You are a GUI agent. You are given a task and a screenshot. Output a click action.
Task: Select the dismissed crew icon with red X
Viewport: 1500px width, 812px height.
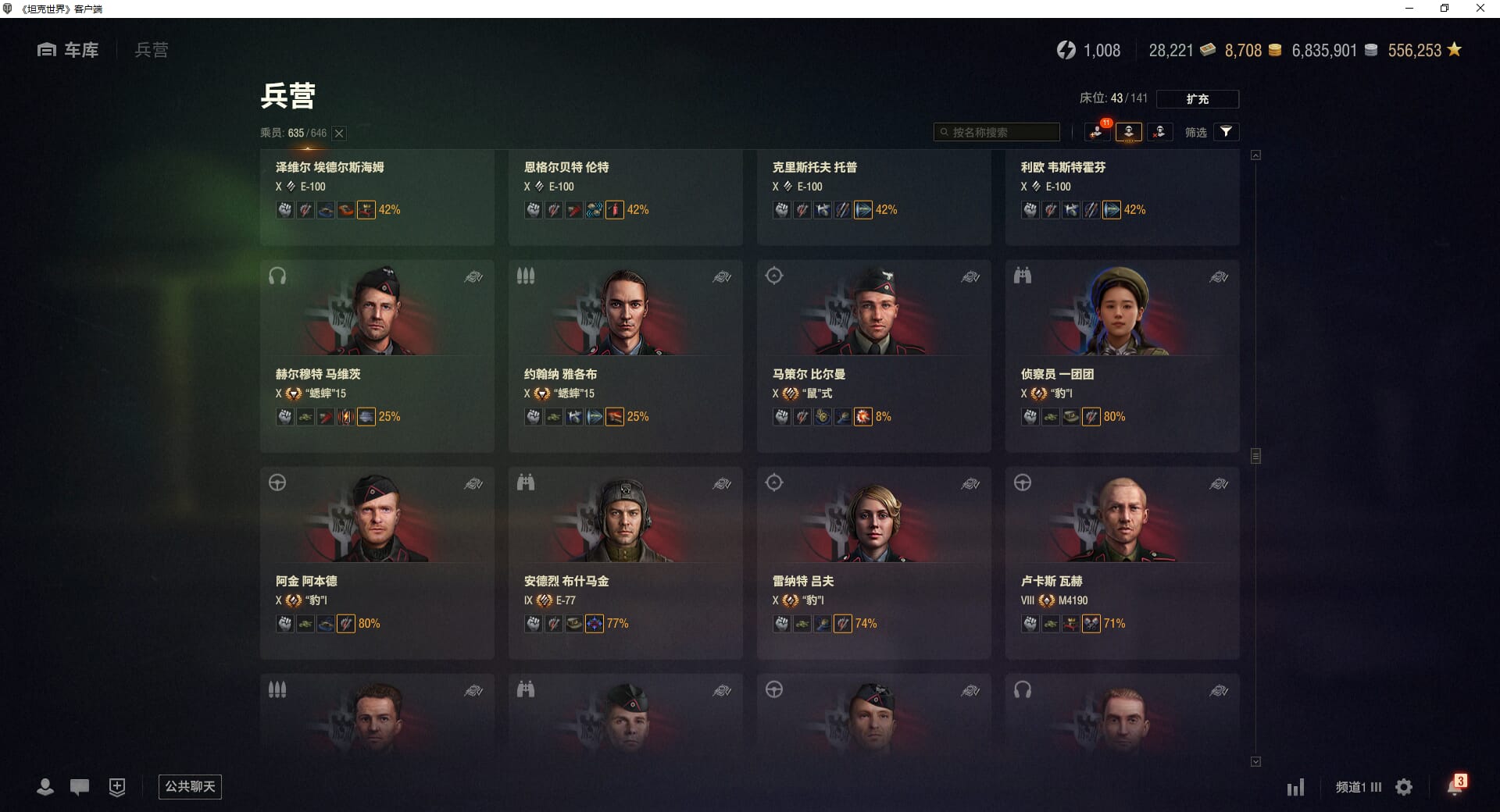point(1159,132)
